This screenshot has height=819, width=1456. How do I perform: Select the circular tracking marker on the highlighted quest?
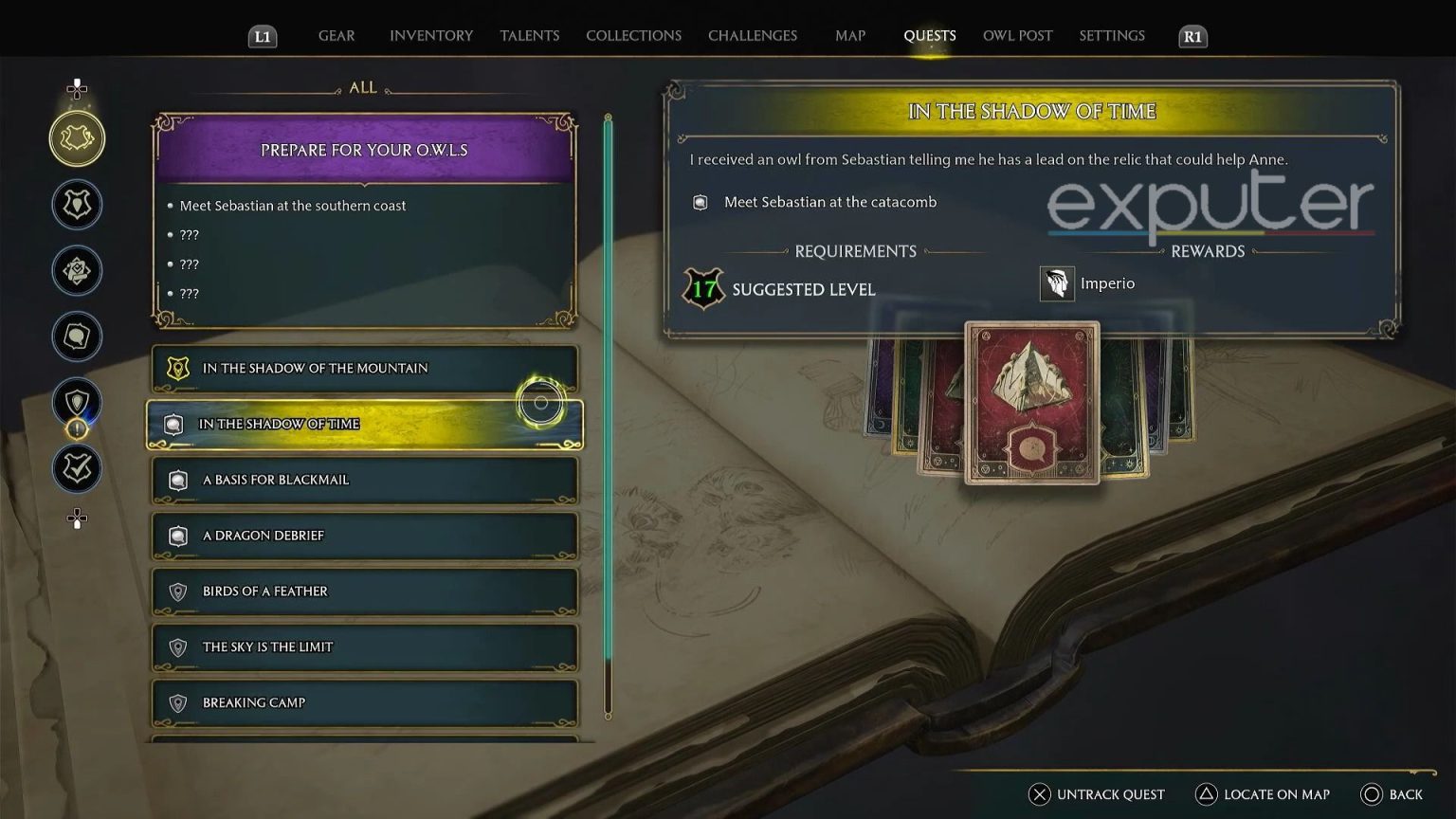click(x=540, y=402)
